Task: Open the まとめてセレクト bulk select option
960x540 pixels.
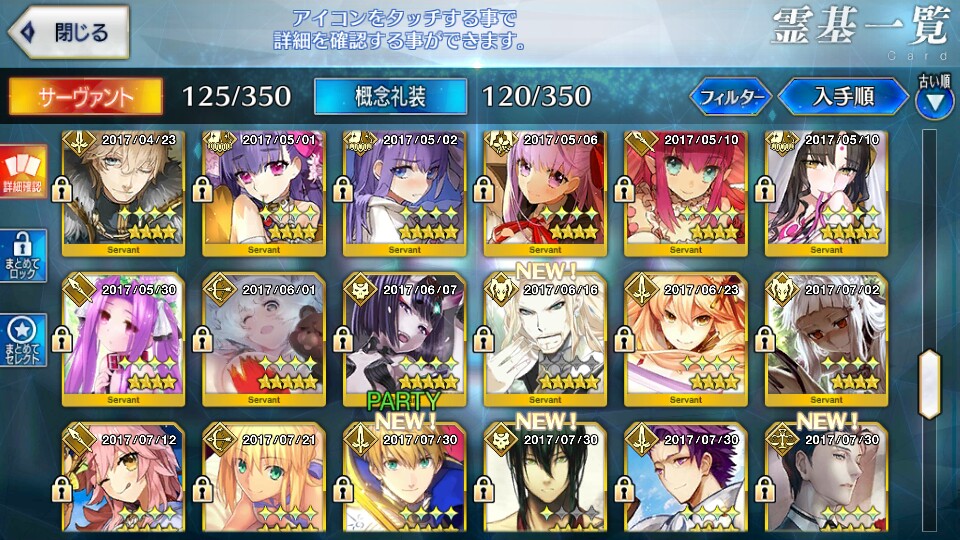Action: [x=22, y=342]
